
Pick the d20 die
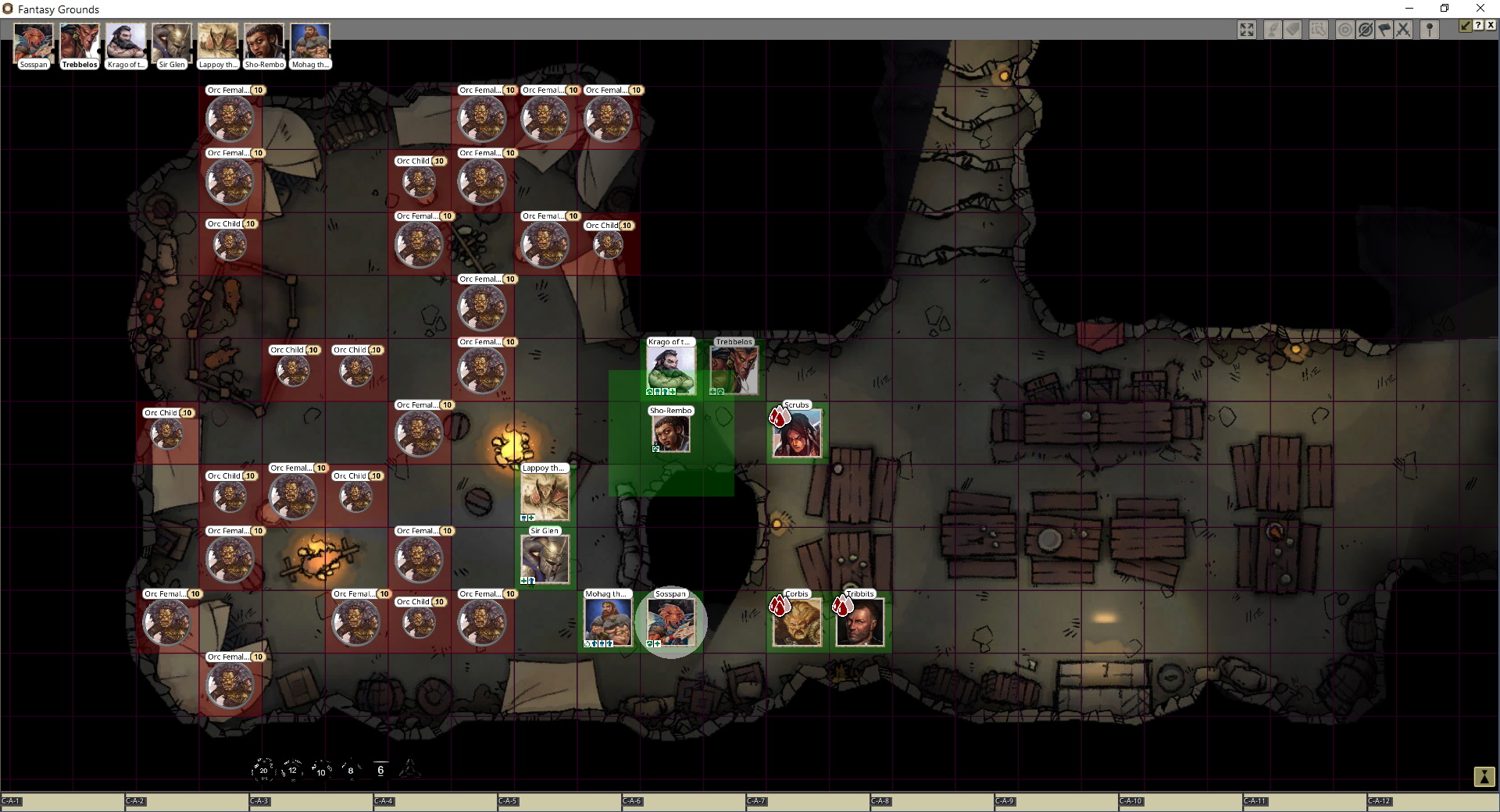pos(263,770)
